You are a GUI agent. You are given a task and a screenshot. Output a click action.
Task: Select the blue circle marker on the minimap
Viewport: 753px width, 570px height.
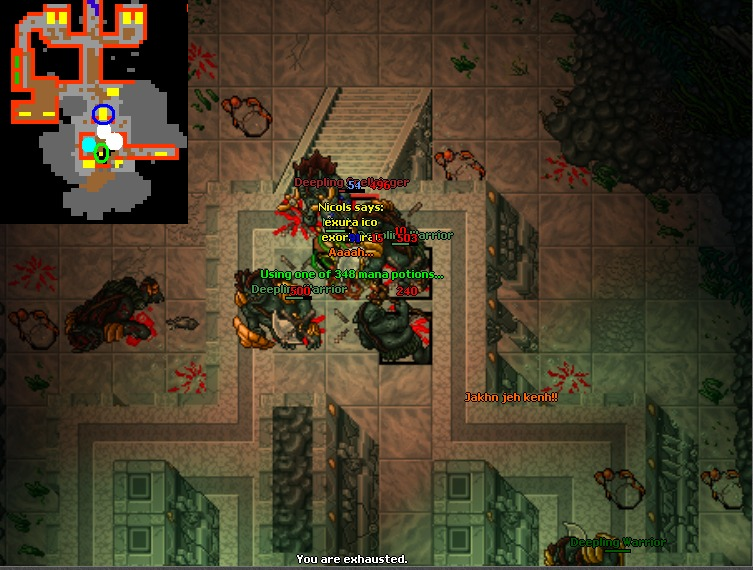[x=103, y=115]
